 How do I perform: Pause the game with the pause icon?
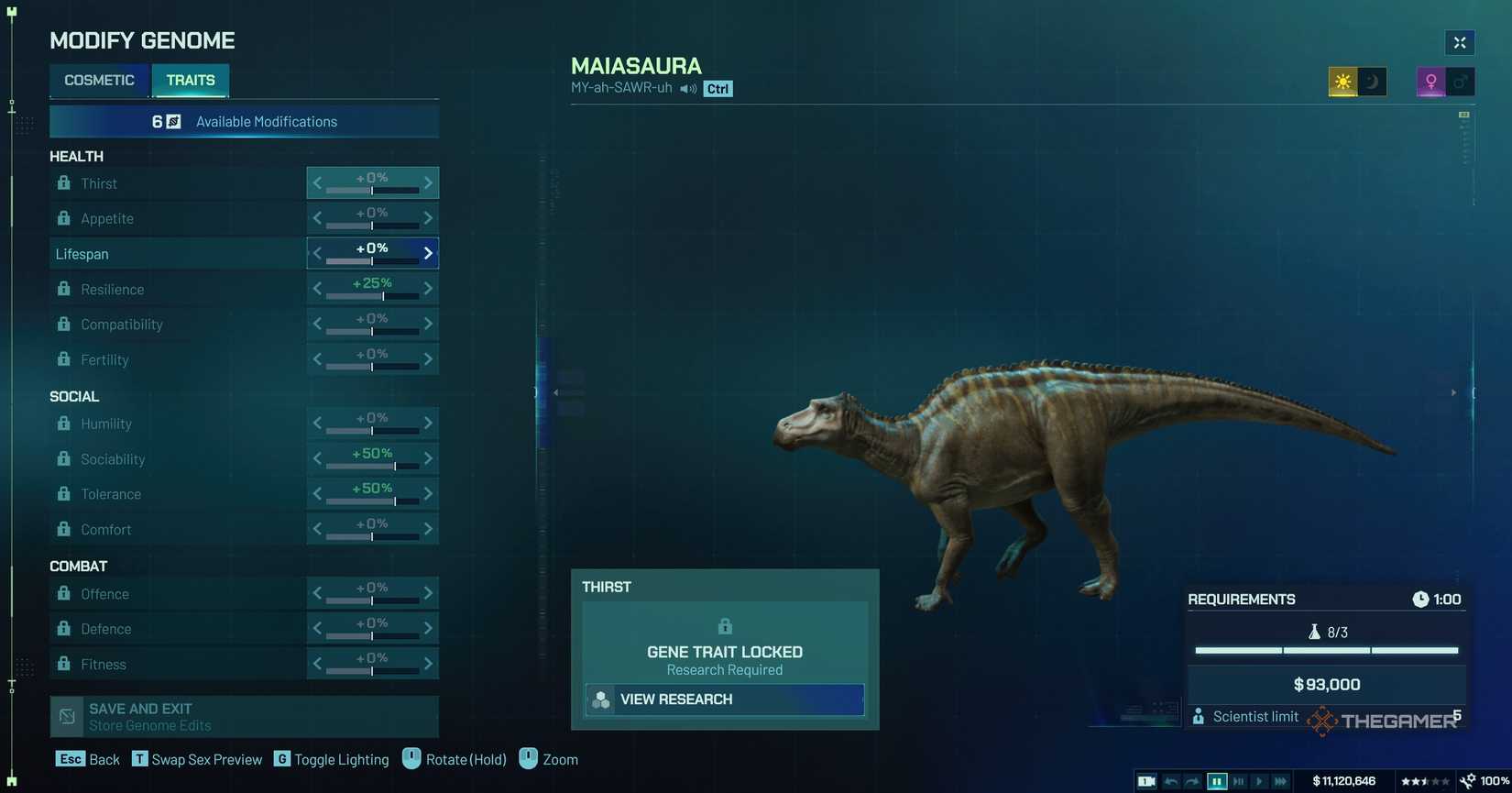pyautogui.click(x=1217, y=781)
